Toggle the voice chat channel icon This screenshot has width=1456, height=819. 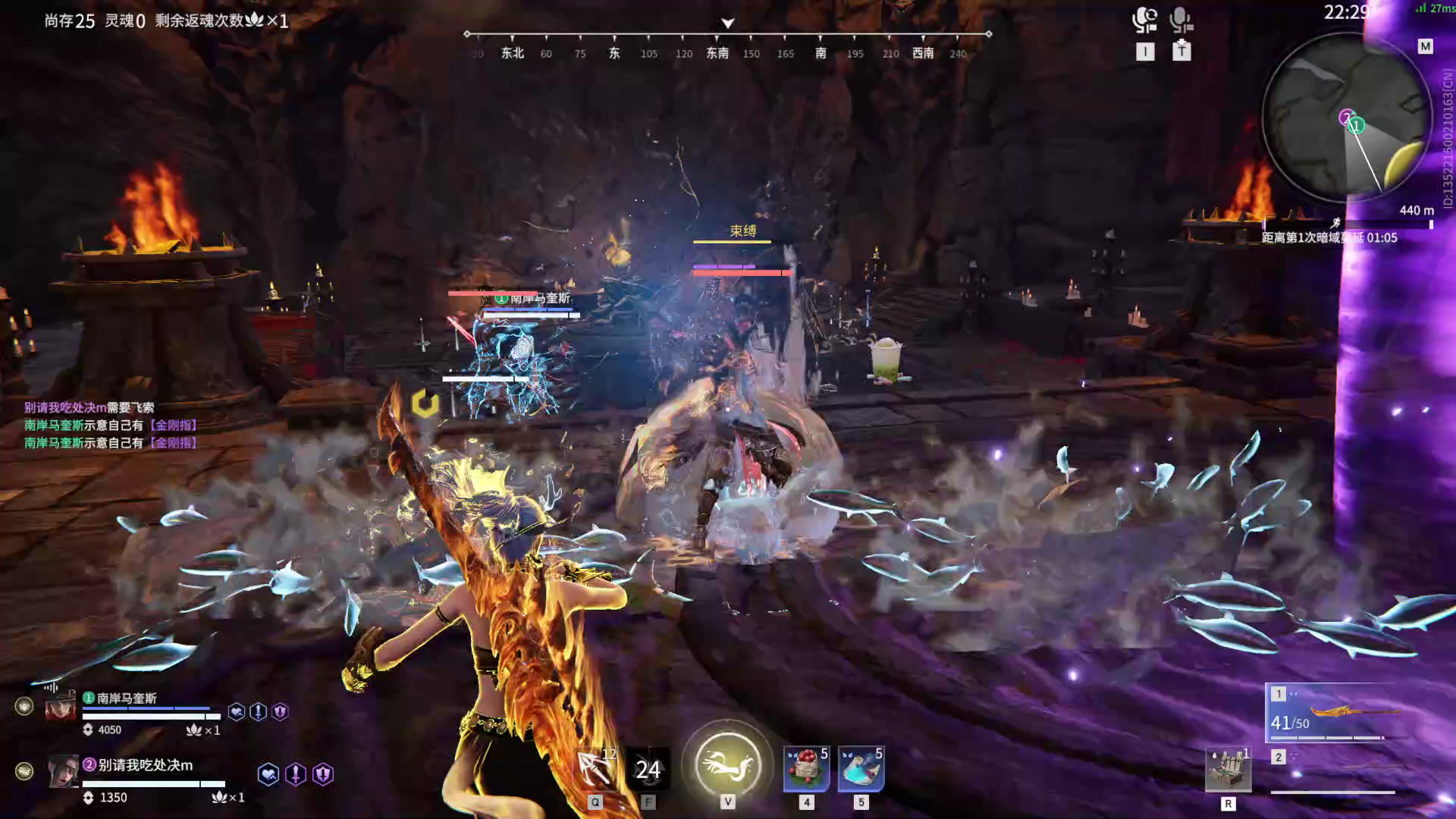pos(1144,20)
